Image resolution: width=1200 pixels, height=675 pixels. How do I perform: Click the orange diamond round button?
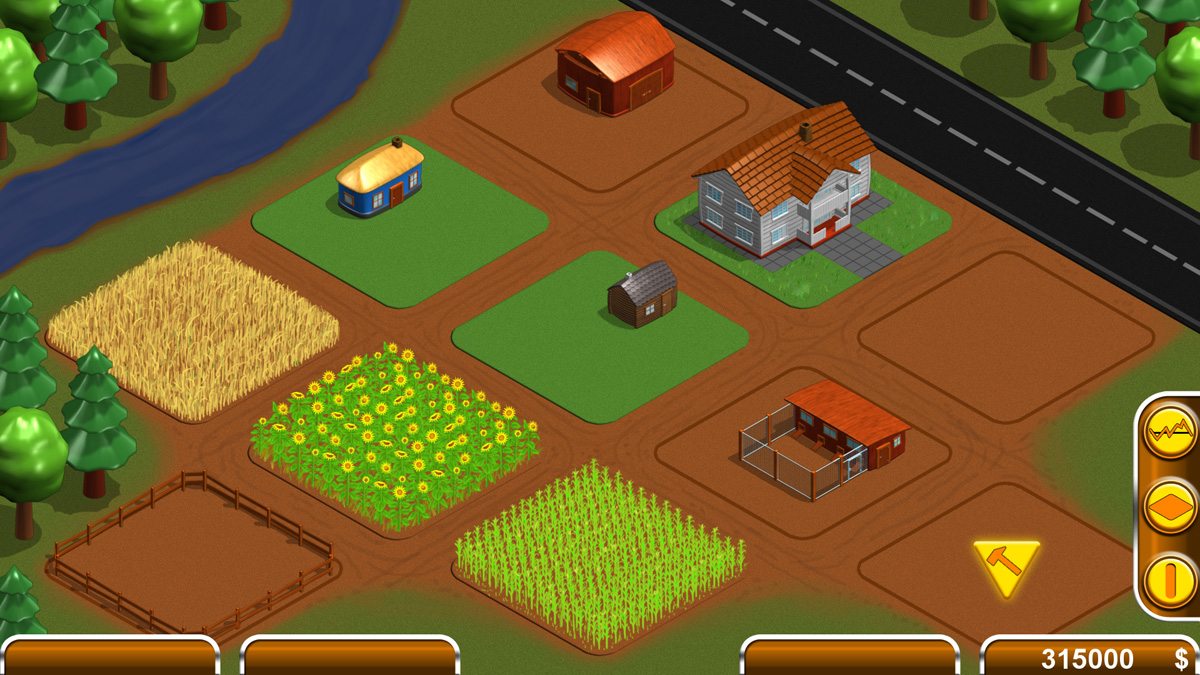click(1170, 508)
